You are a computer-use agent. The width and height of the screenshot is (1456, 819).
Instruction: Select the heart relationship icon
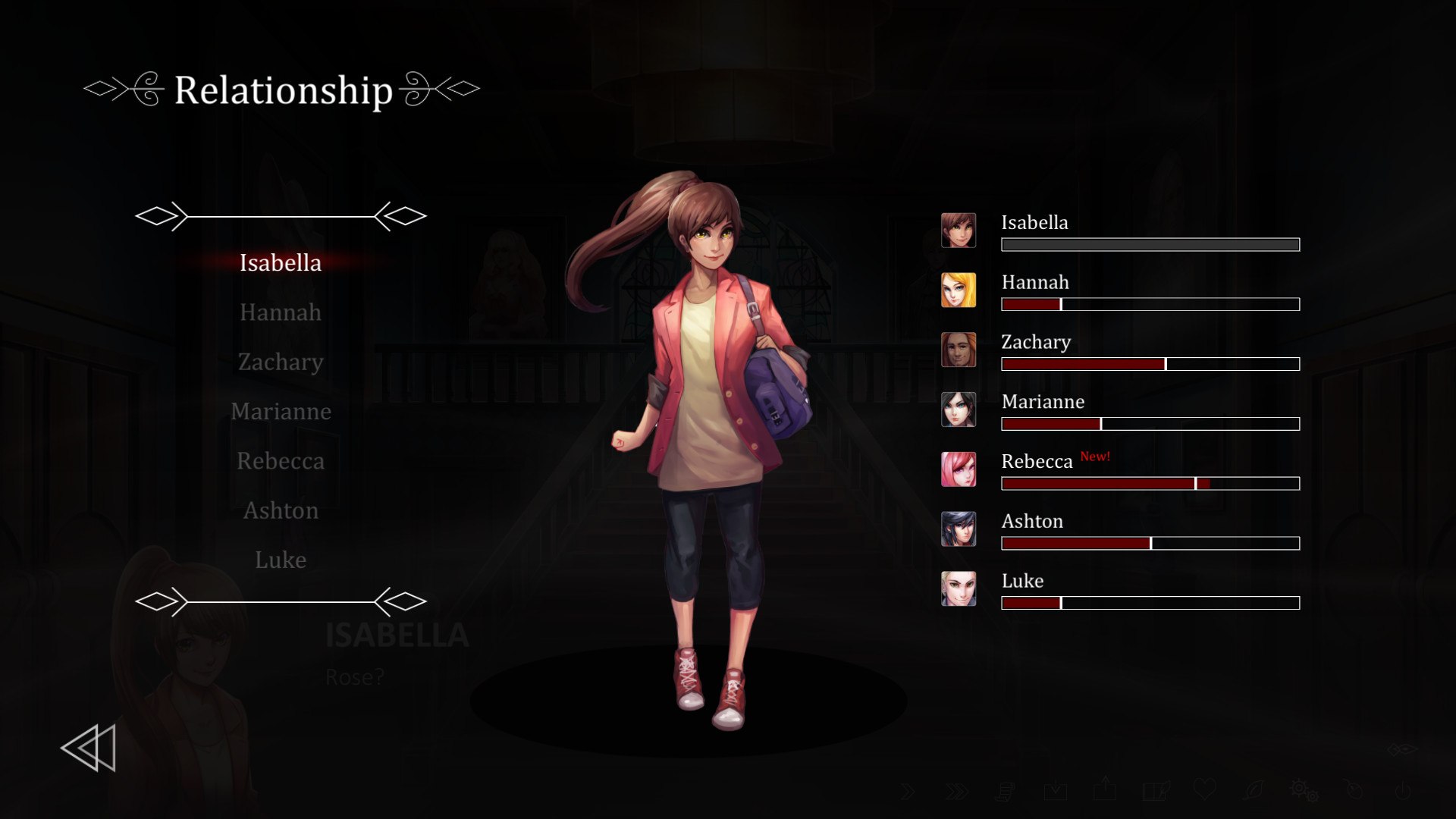pos(1204,791)
